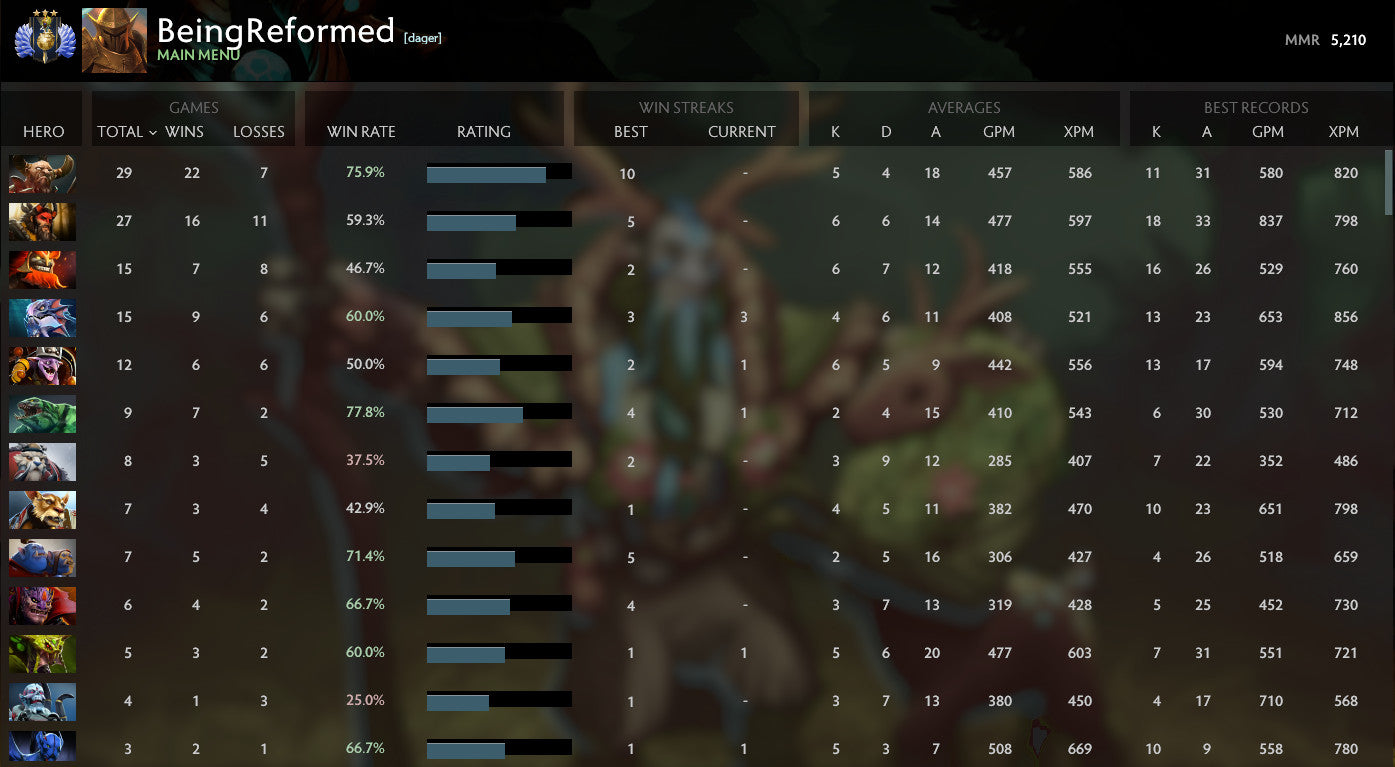The height and width of the screenshot is (767, 1395).
Task: Select the Tidehunter hero portrait
Action: (x=42, y=413)
